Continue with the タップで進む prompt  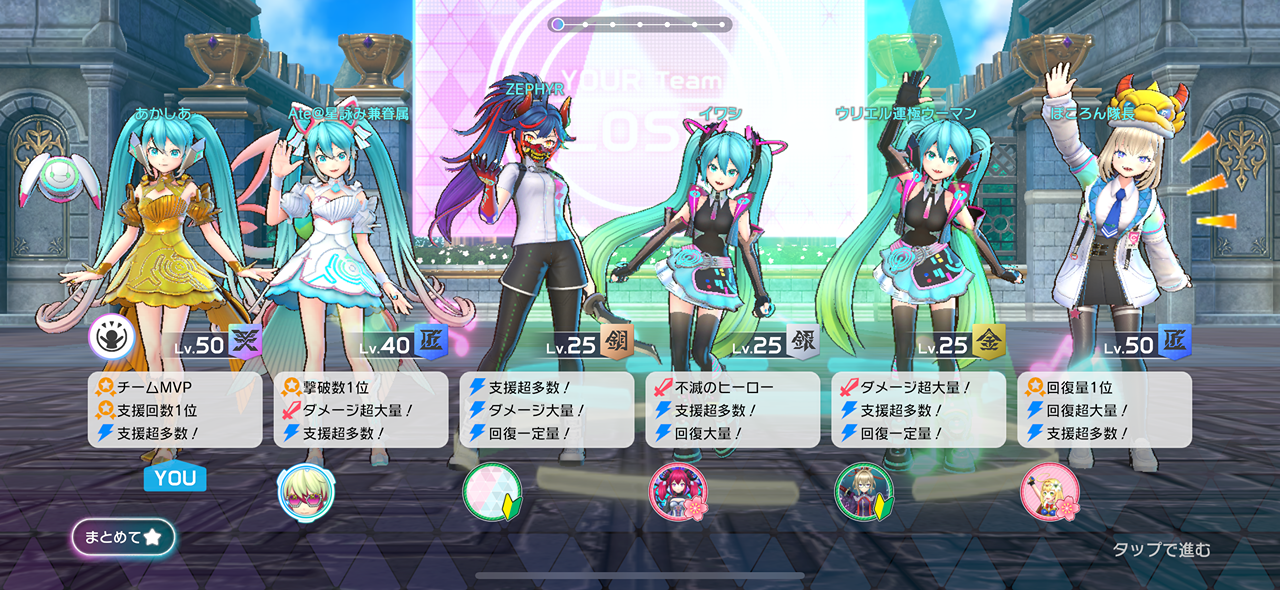click(1161, 549)
